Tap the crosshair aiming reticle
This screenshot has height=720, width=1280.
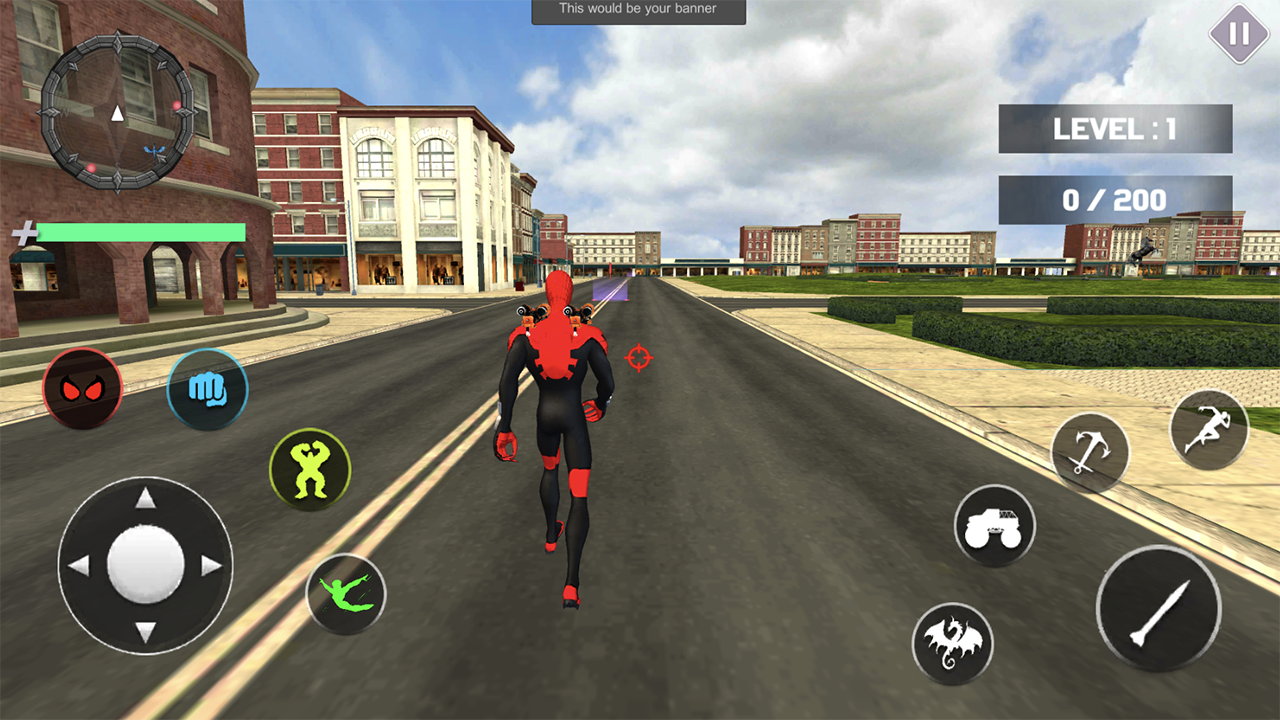tap(638, 358)
